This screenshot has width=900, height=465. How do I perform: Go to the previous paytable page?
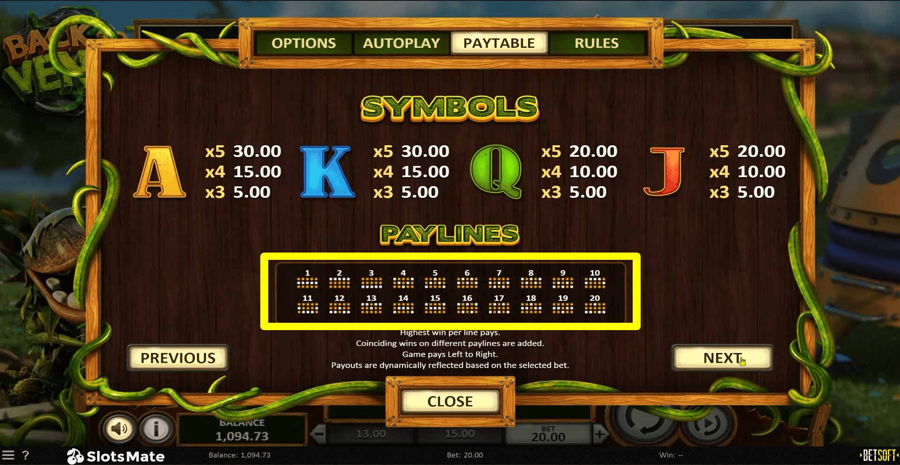coord(178,358)
